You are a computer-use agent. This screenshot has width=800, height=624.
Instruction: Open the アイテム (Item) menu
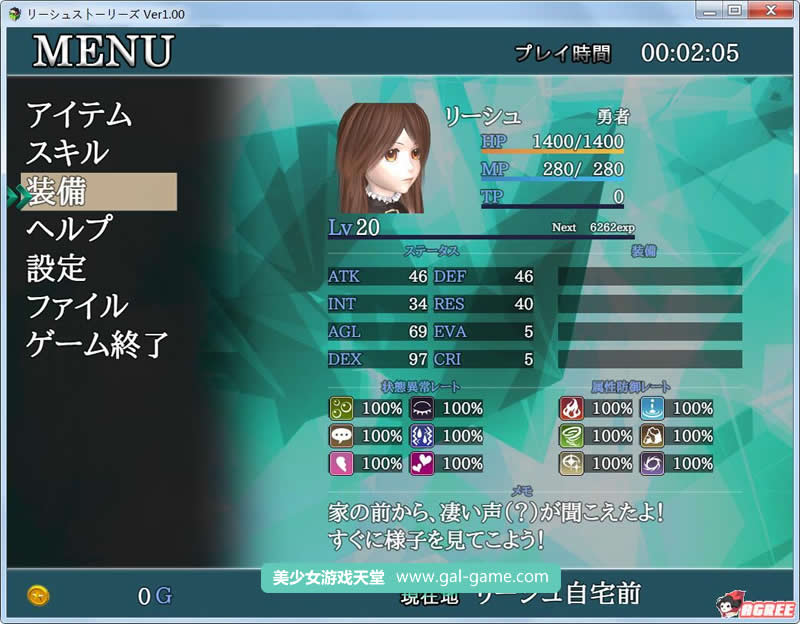click(x=79, y=115)
